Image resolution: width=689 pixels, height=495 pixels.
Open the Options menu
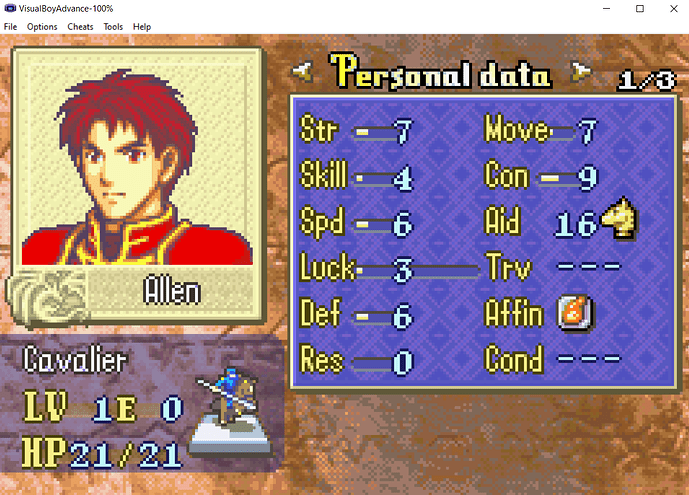tap(42, 26)
